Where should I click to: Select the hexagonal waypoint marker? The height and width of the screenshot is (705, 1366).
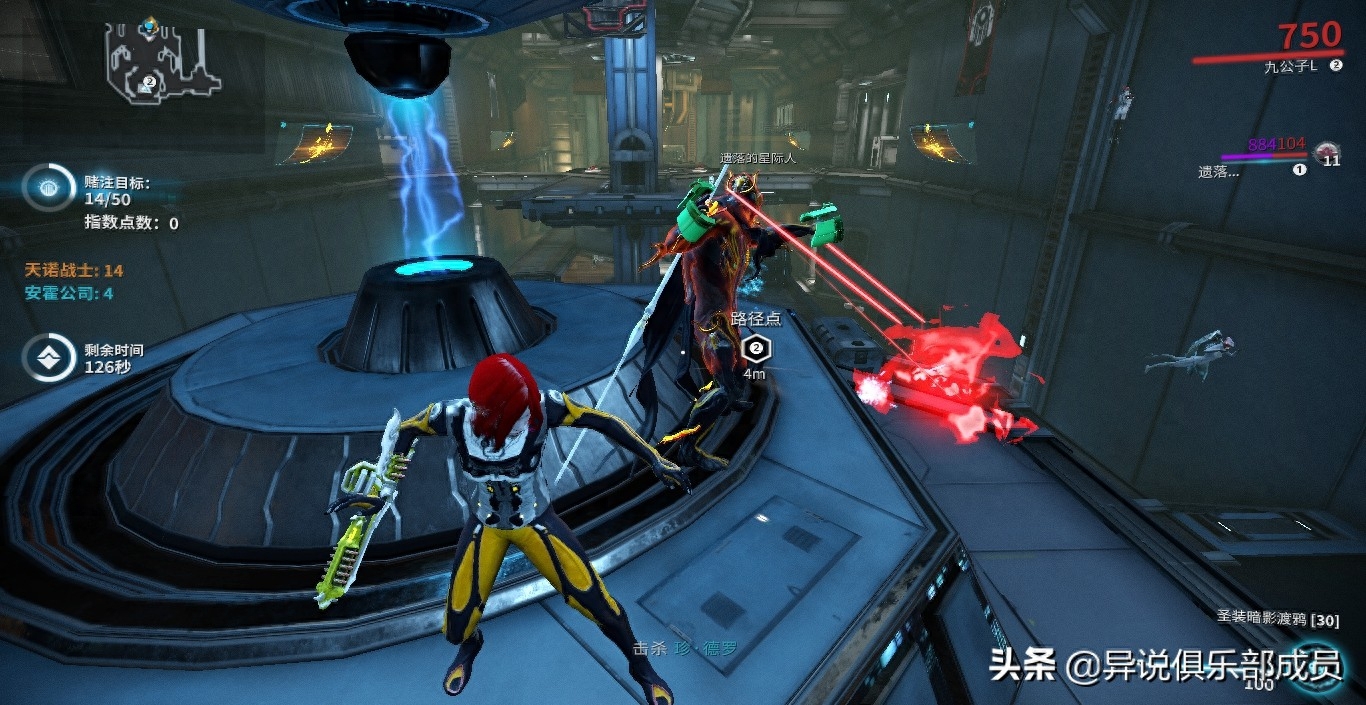click(756, 348)
